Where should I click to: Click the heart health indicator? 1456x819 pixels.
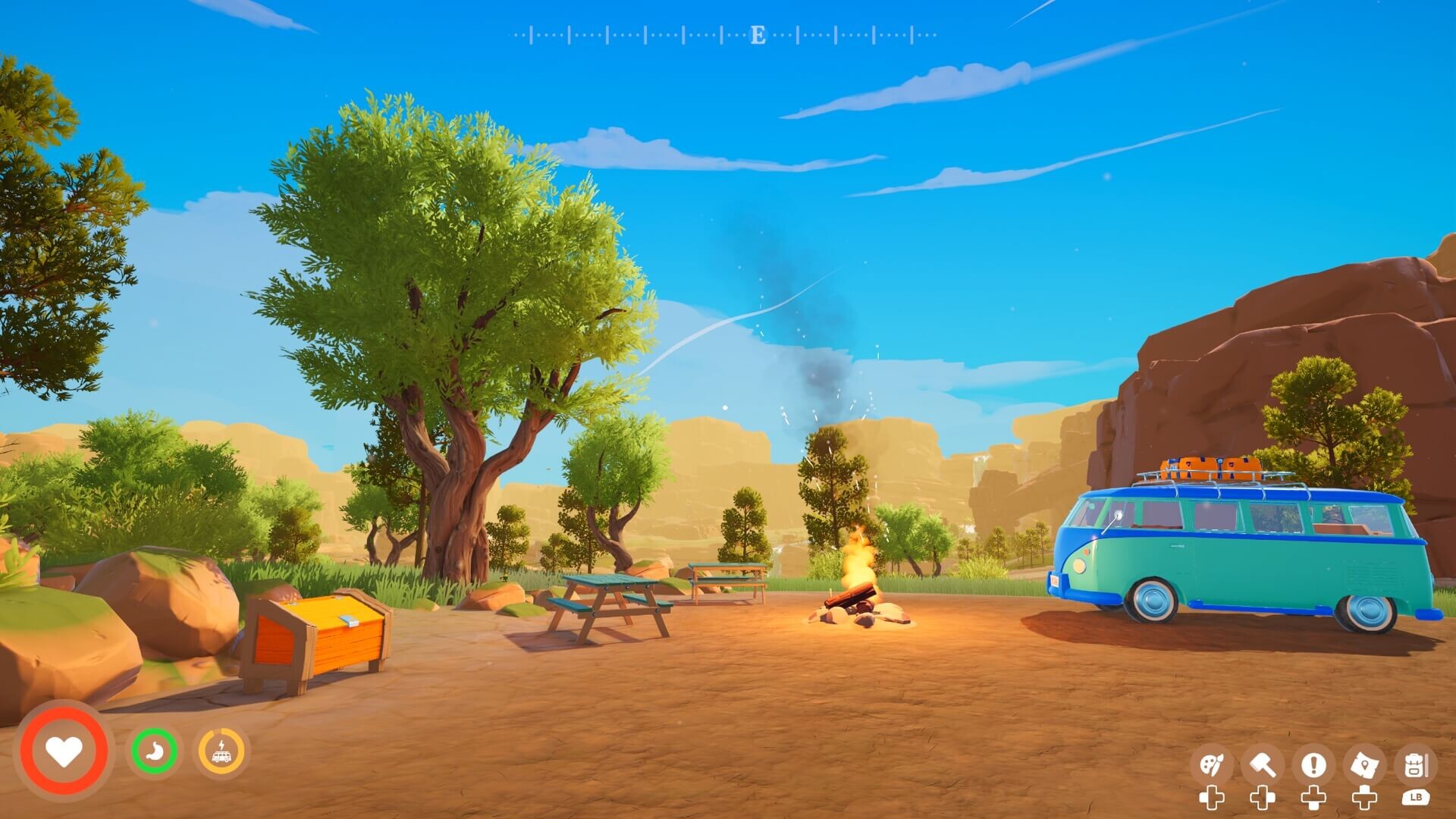point(64,751)
